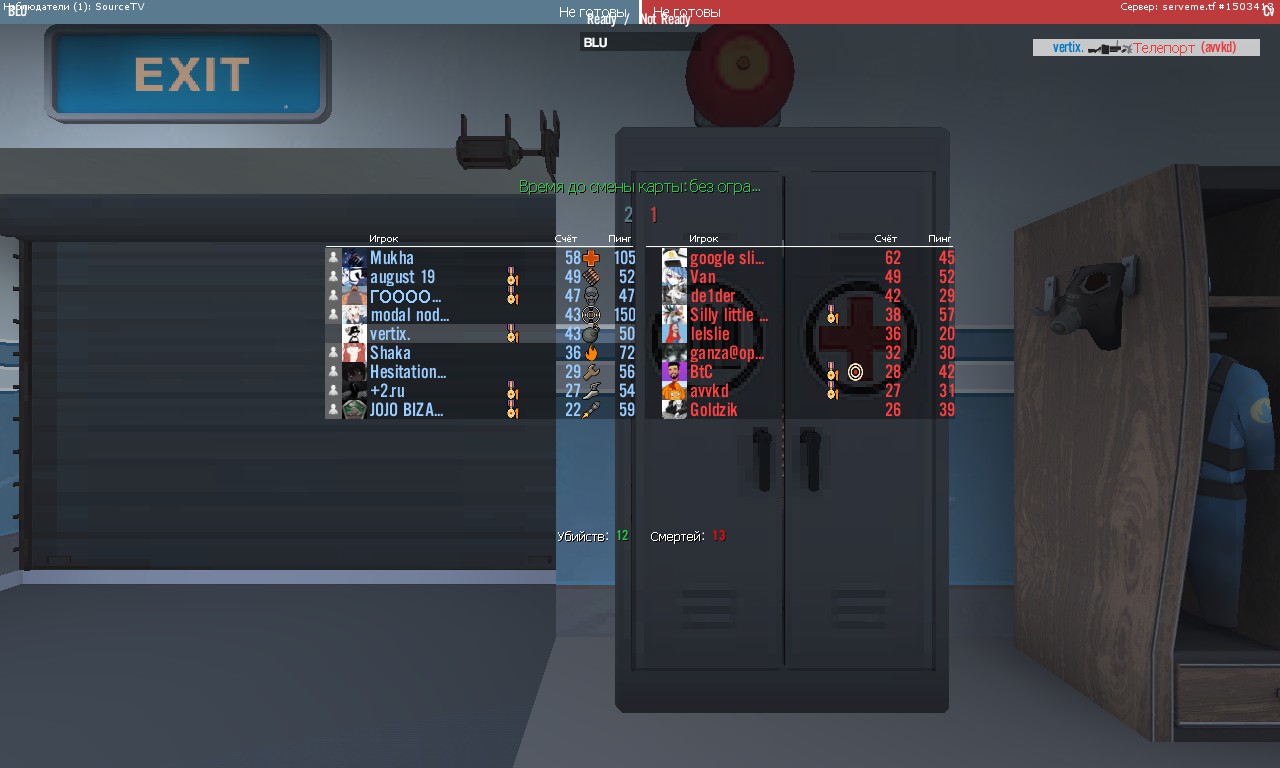Choose BtC on the RED scoreboard
This screenshot has width=1280, height=768.
[x=701, y=372]
